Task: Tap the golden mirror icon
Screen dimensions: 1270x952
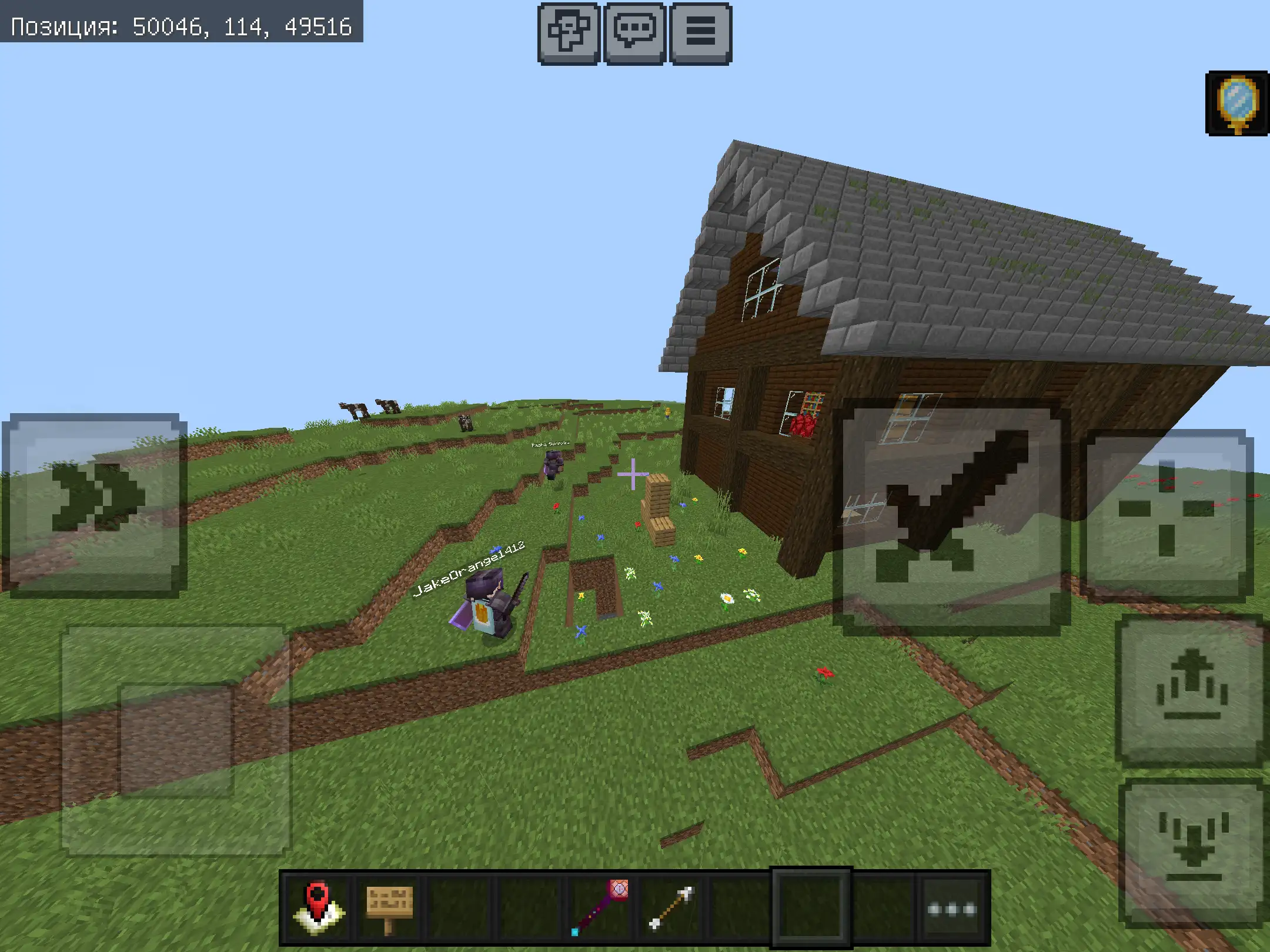Action: click(x=1238, y=104)
